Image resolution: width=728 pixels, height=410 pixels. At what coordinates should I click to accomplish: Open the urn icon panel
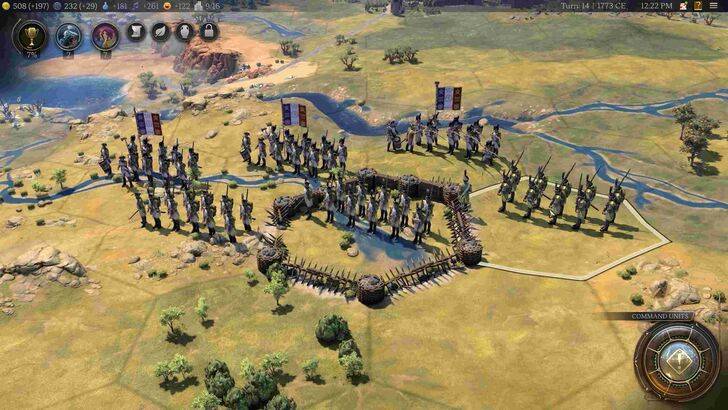point(185,32)
